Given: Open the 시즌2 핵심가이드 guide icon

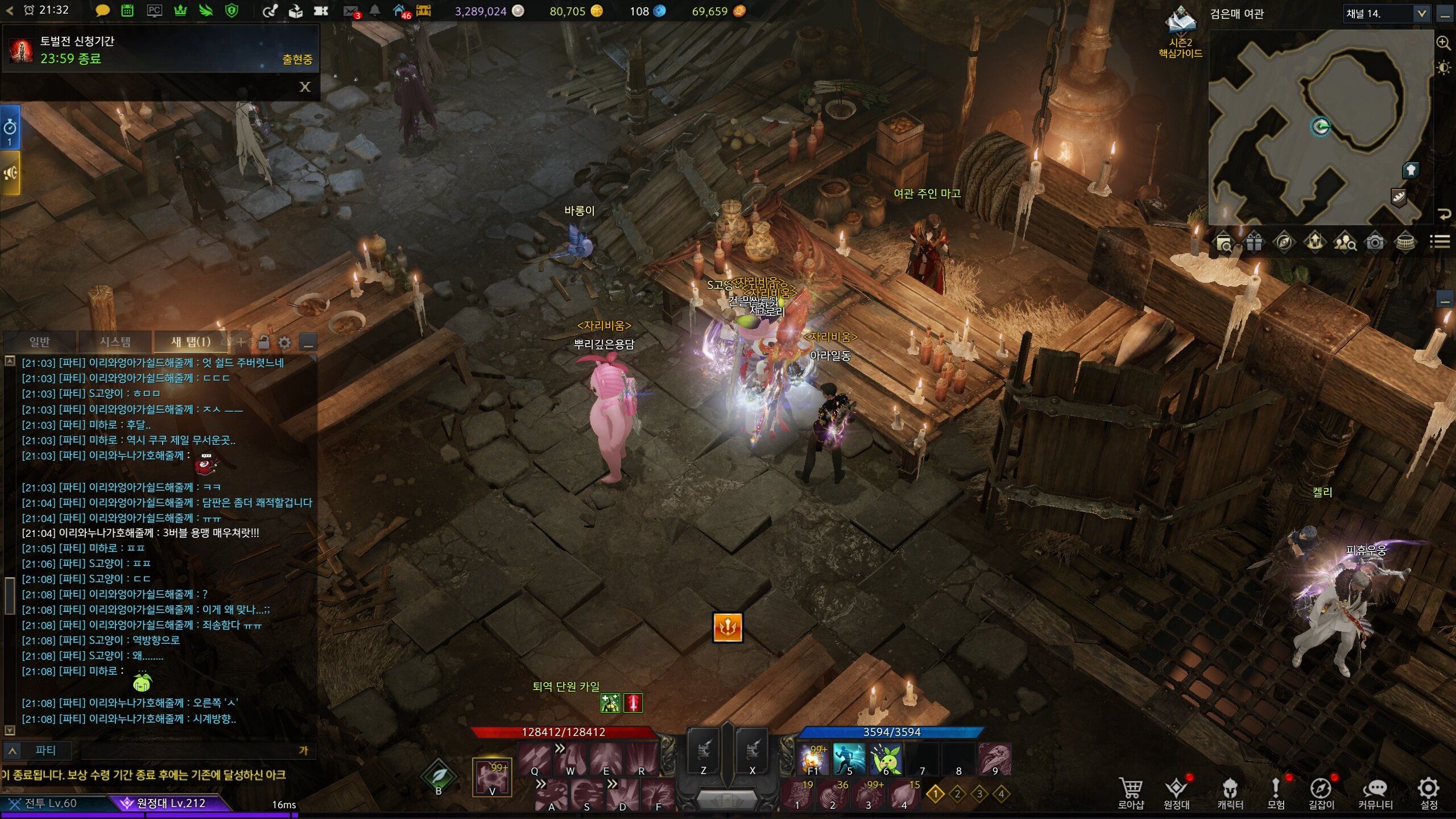Looking at the screenshot, I should 1181,32.
